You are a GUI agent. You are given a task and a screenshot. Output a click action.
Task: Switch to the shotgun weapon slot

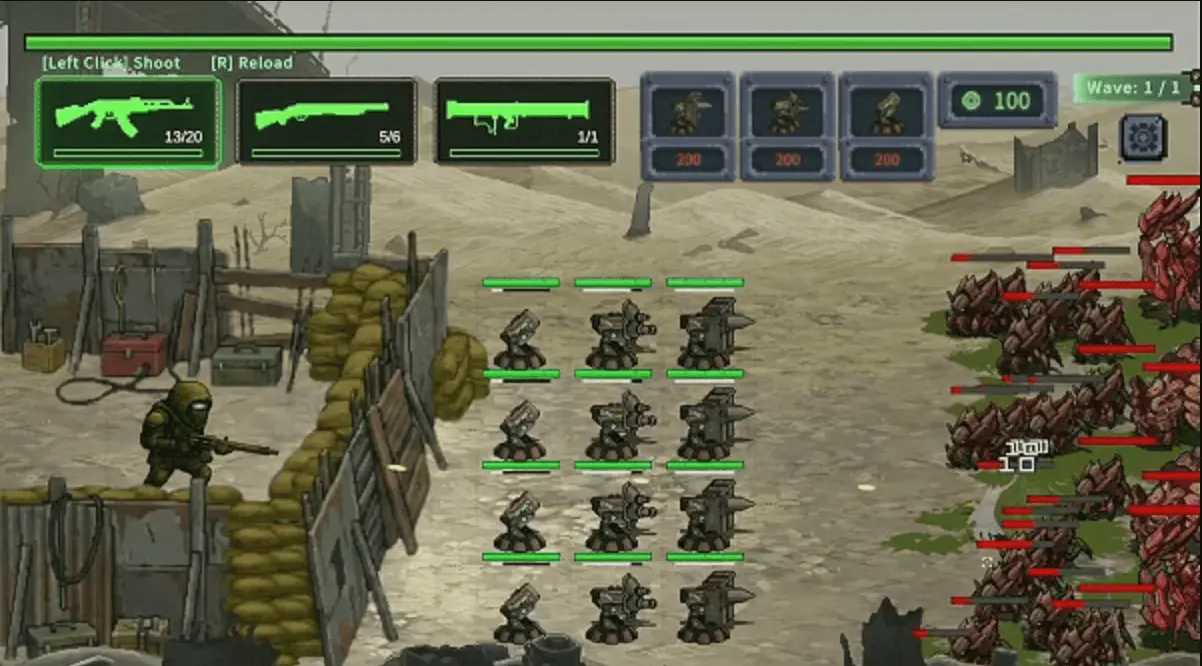[x=326, y=121]
